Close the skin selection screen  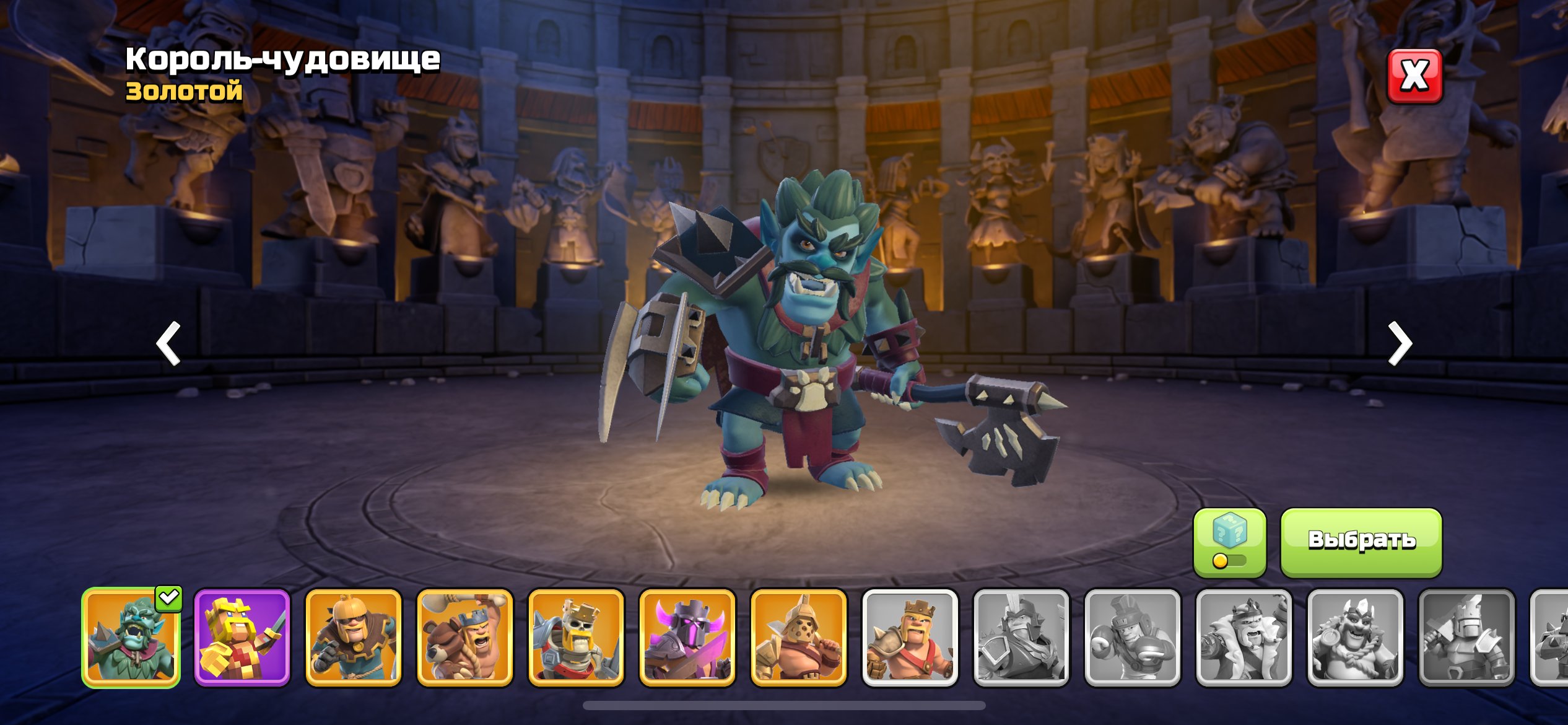click(1414, 76)
